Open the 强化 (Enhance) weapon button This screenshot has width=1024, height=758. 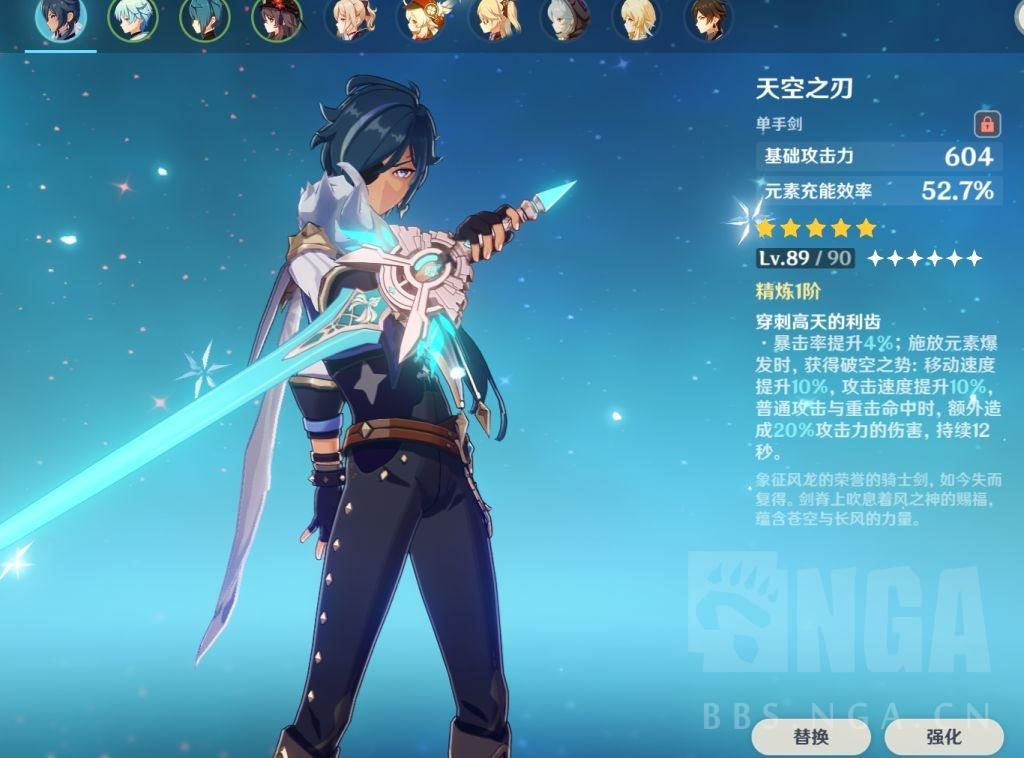[943, 737]
